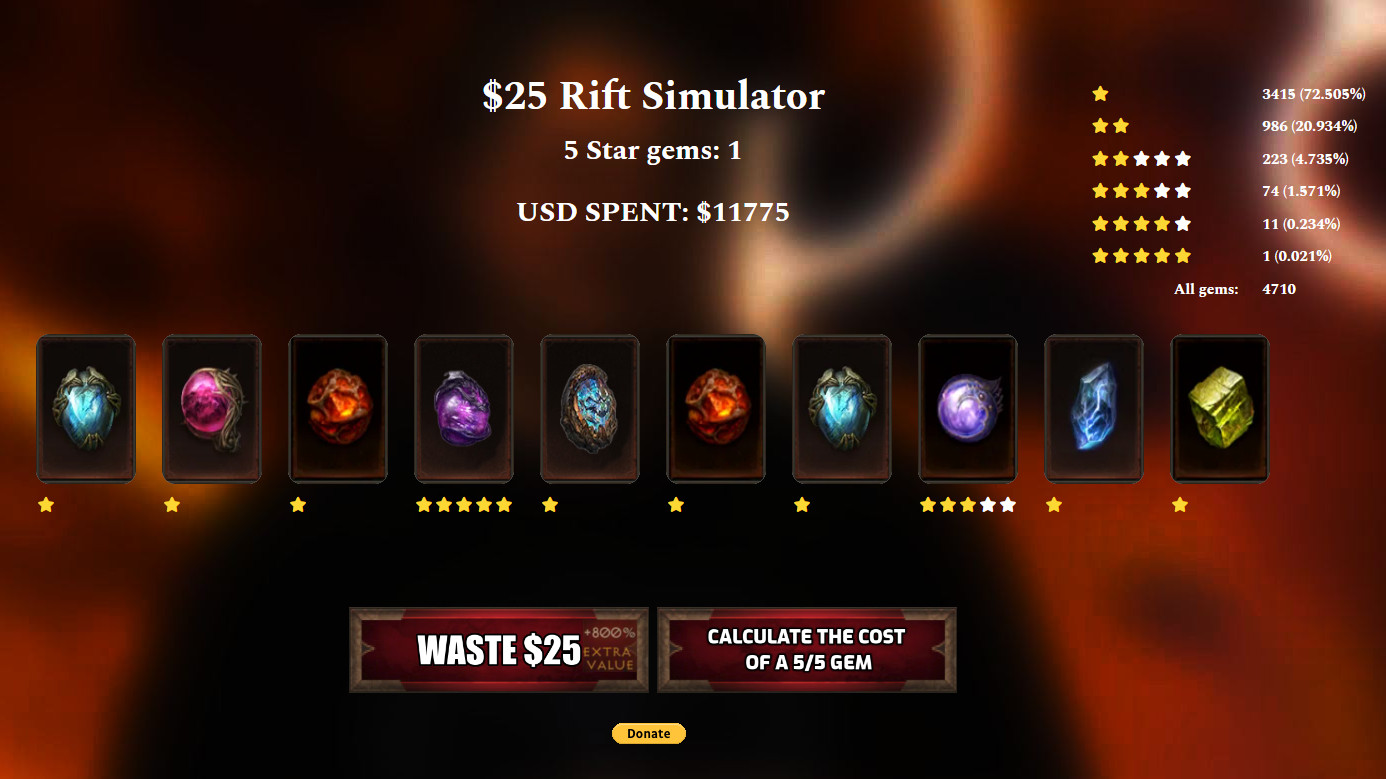The width and height of the screenshot is (1386, 779).
Task: Choose the ornate blue oval gem card
Action: [590, 408]
